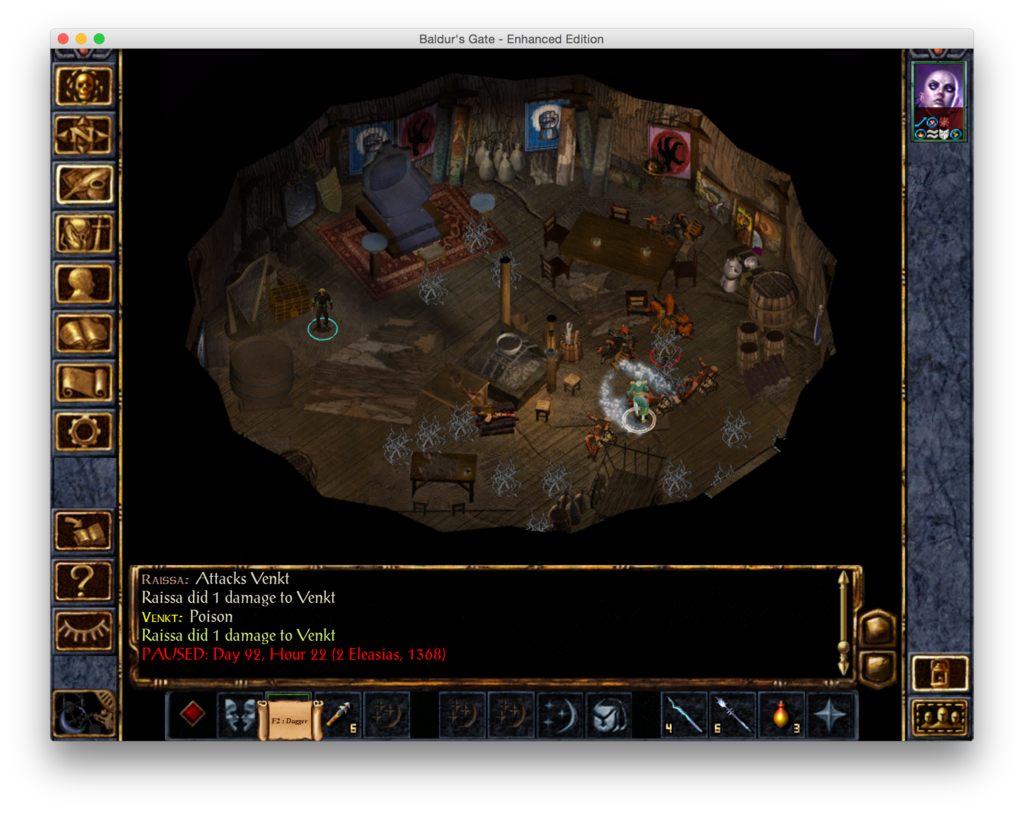Screen dimensions: 1024x813
Task: Click the question mark help button
Action: 84,579
